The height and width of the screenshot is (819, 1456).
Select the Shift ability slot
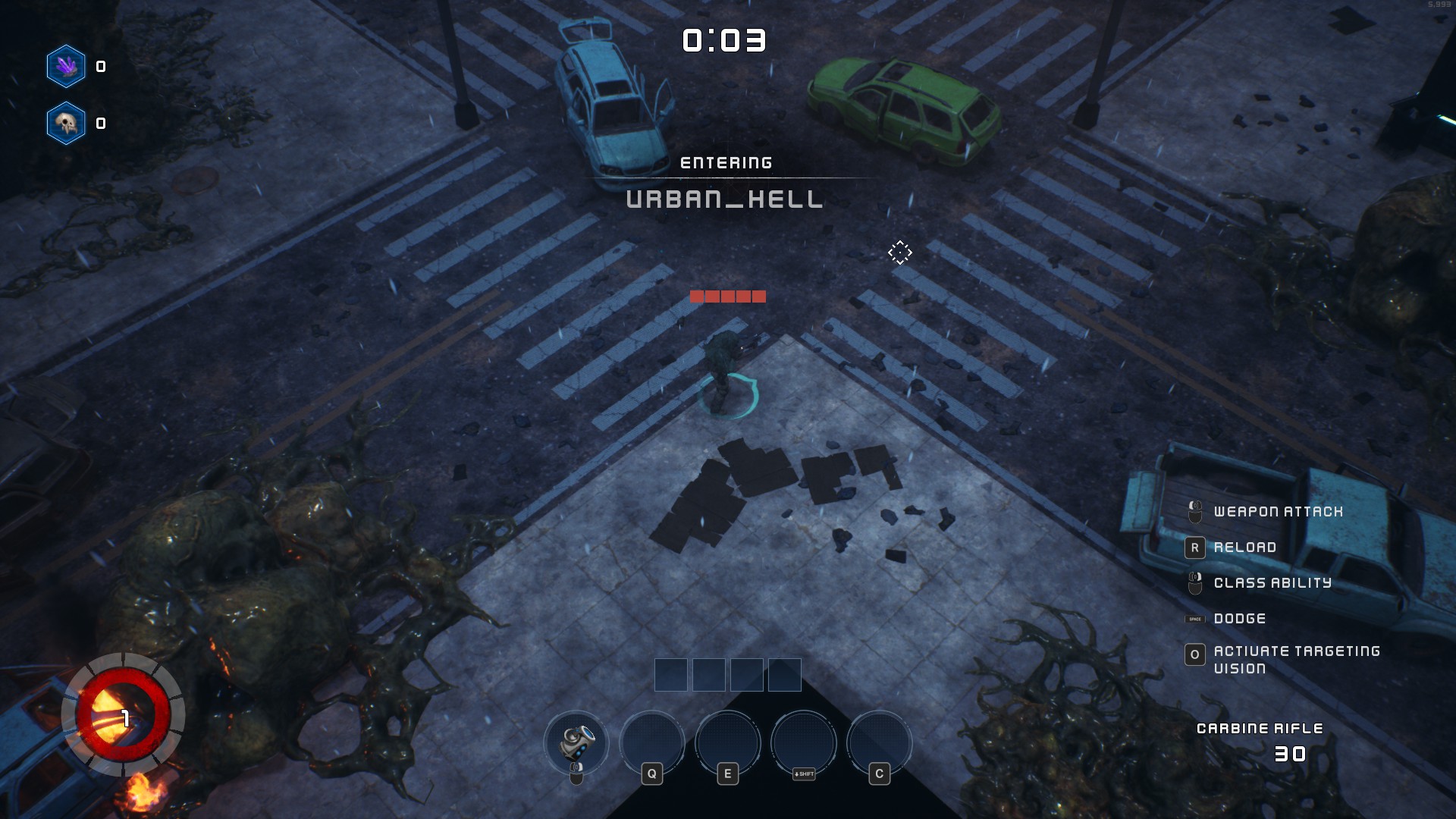(804, 742)
